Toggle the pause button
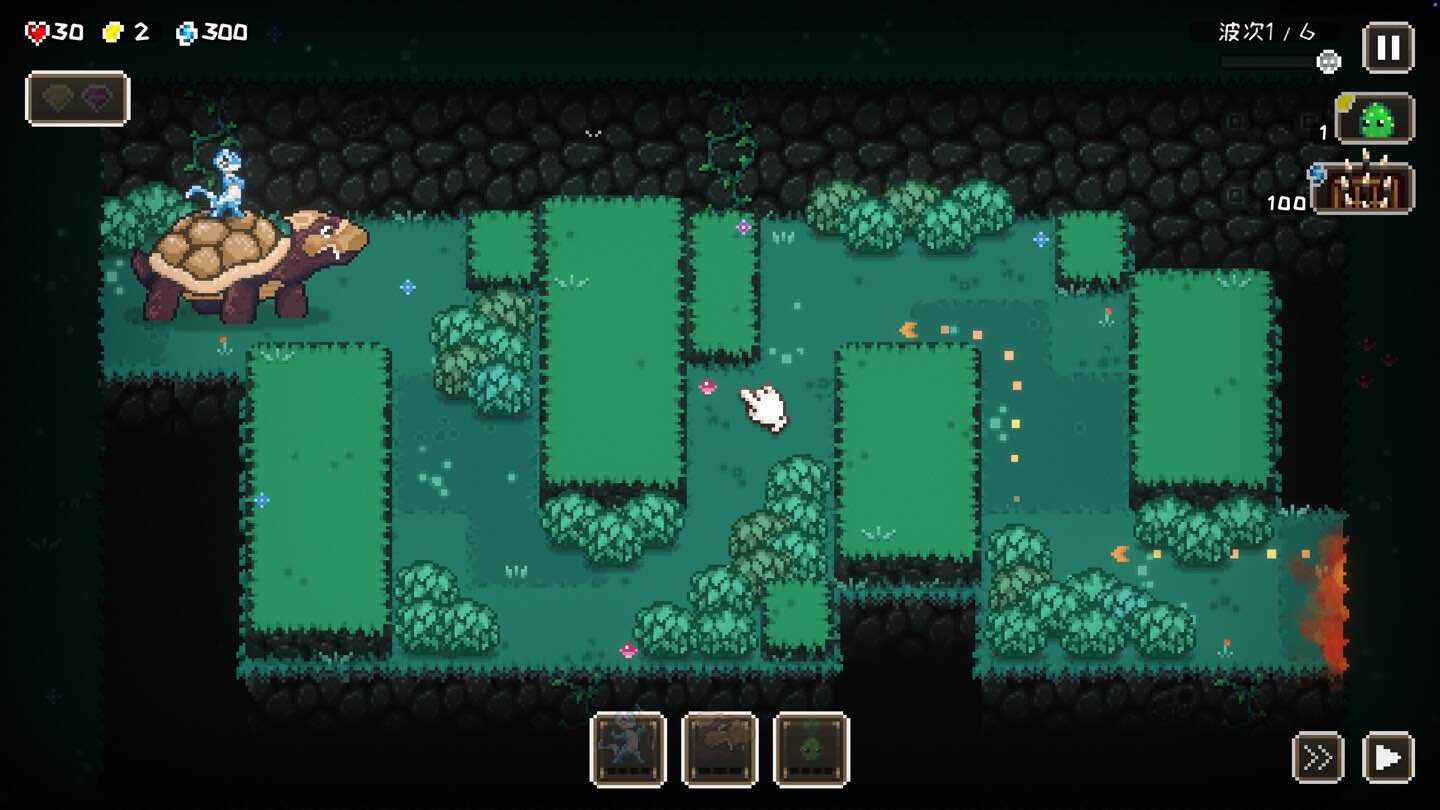The height and width of the screenshot is (810, 1440). click(x=1388, y=45)
